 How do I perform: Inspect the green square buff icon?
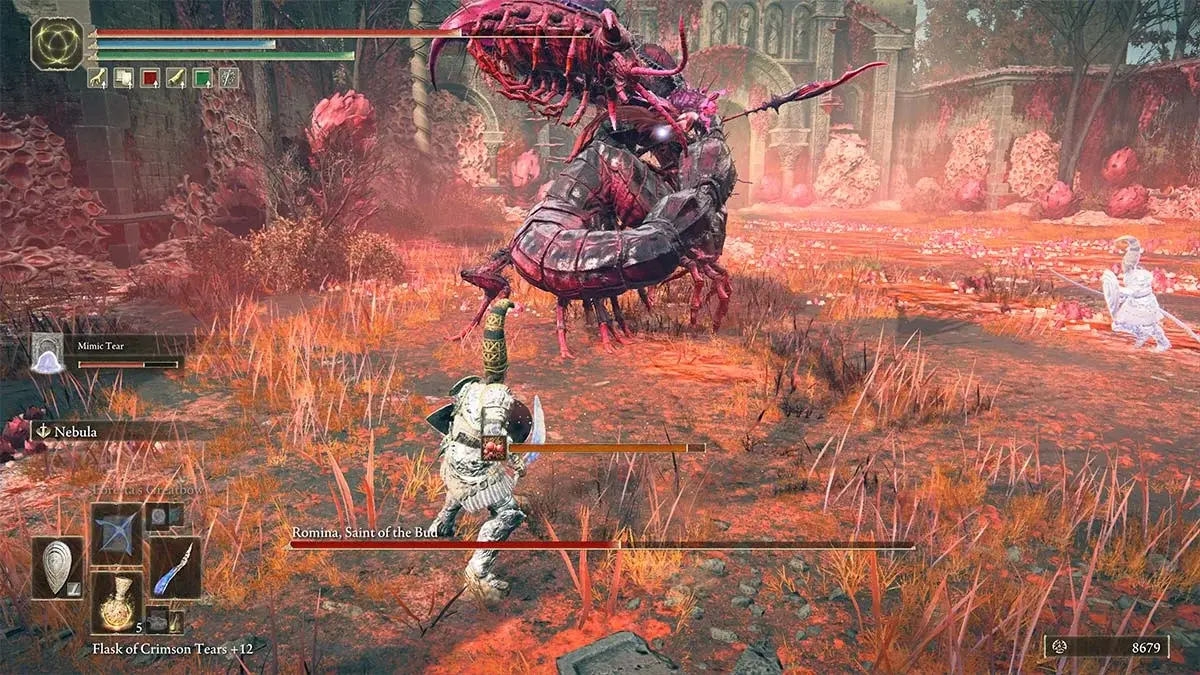pyautogui.click(x=203, y=77)
